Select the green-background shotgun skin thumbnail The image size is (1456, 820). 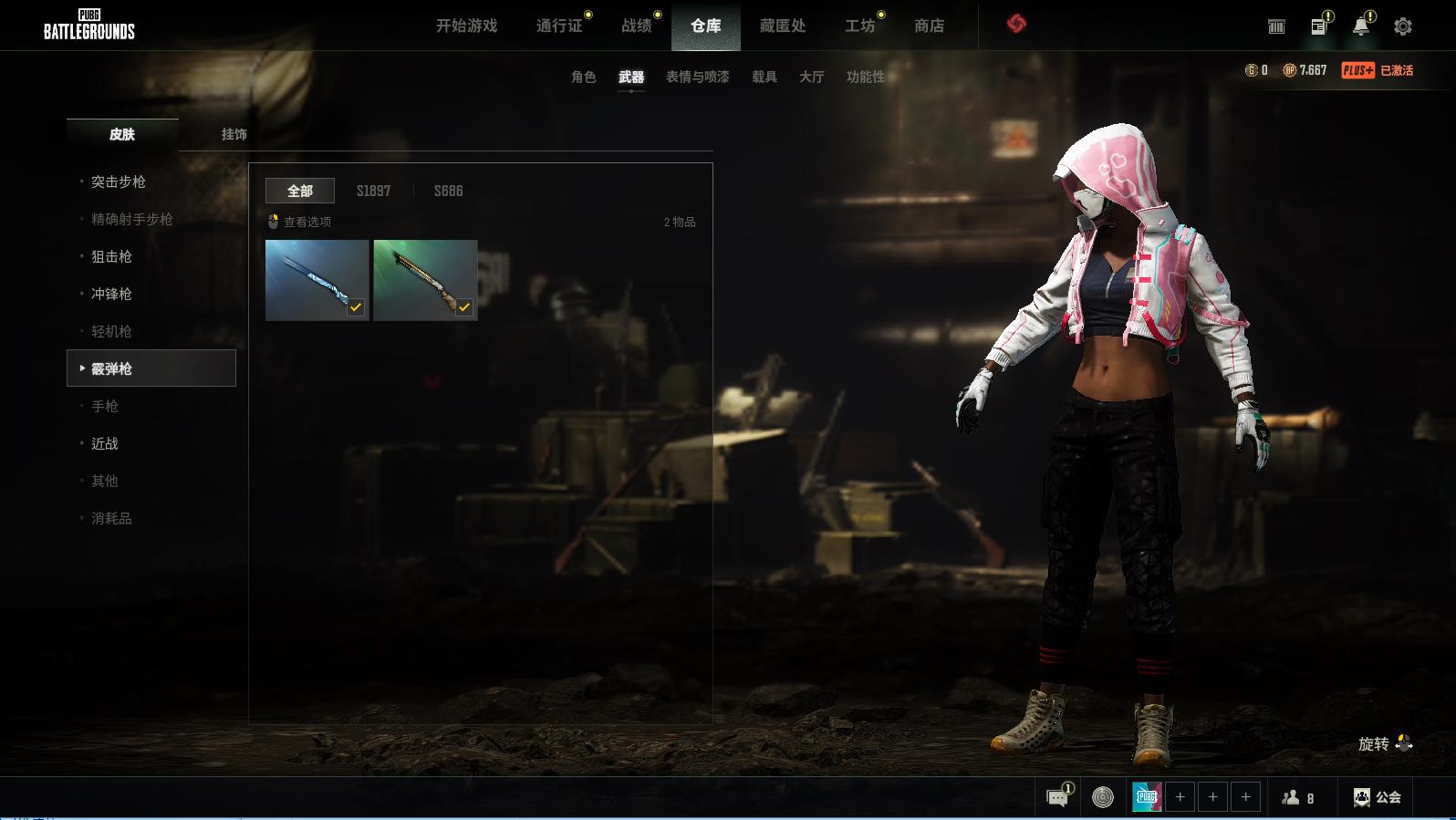pos(425,280)
